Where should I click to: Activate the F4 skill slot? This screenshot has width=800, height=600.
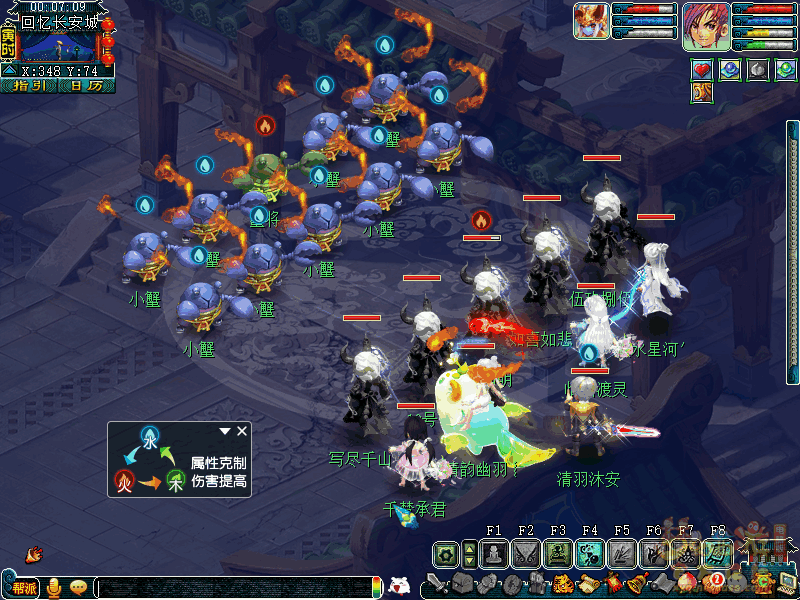tap(590, 553)
